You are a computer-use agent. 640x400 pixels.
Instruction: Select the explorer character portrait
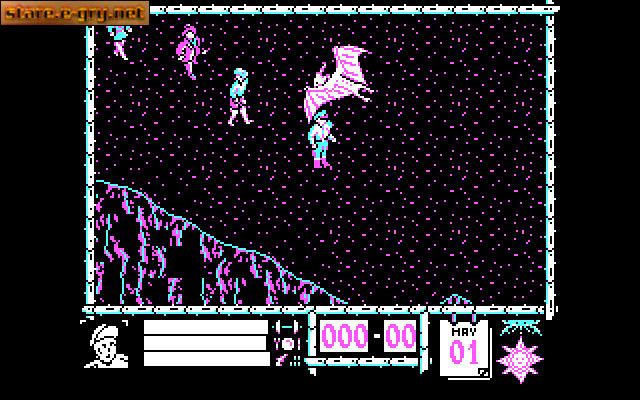coord(109,345)
